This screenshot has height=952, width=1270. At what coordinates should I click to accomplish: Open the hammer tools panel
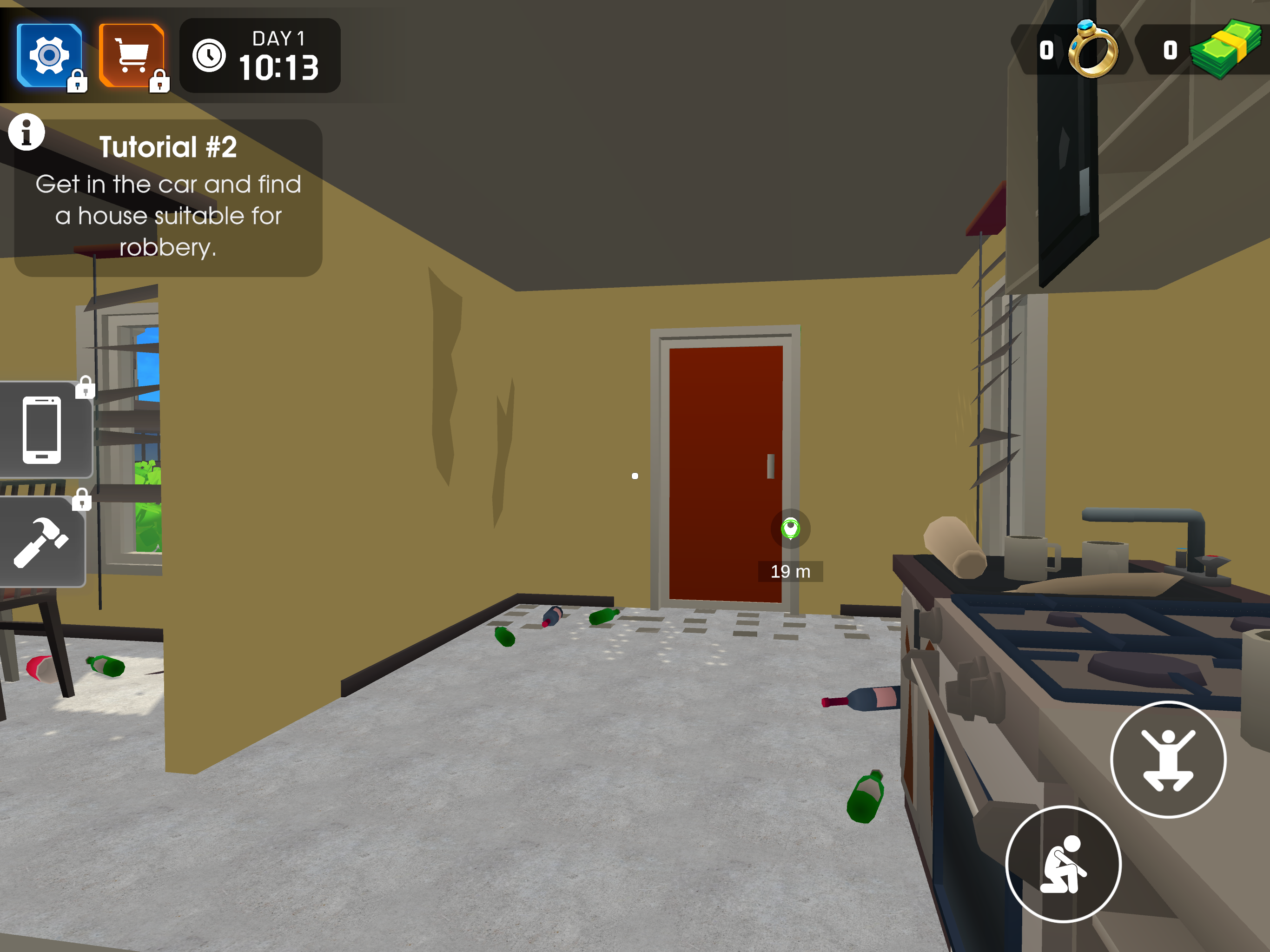(41, 542)
